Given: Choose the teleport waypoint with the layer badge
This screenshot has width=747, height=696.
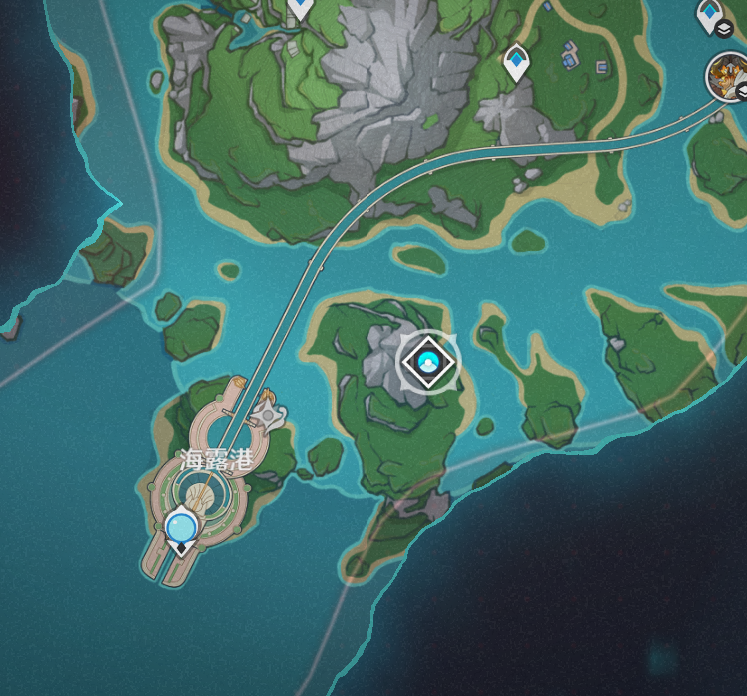Looking at the screenshot, I should coord(711,16).
